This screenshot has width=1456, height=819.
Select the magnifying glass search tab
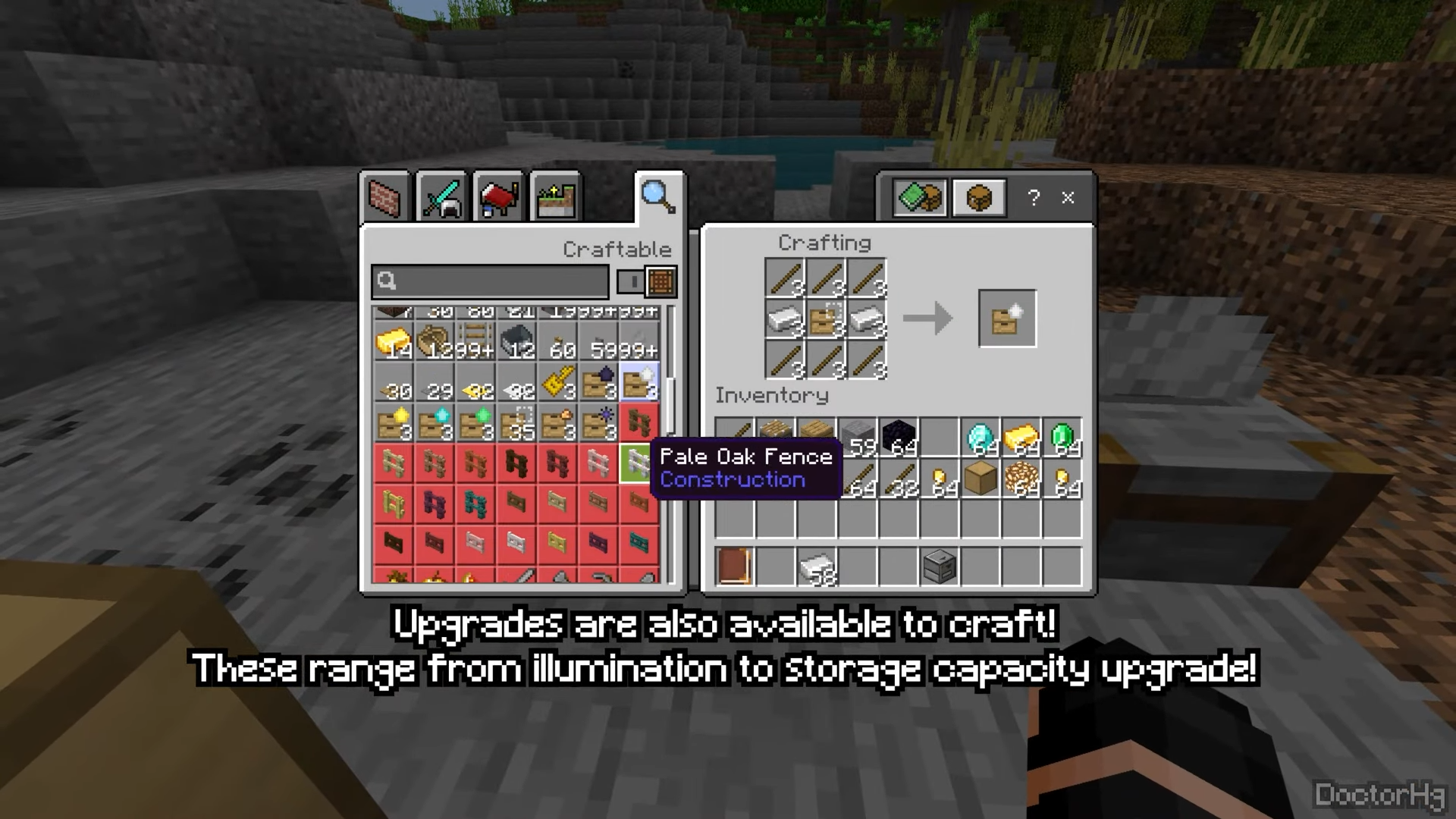point(657,196)
